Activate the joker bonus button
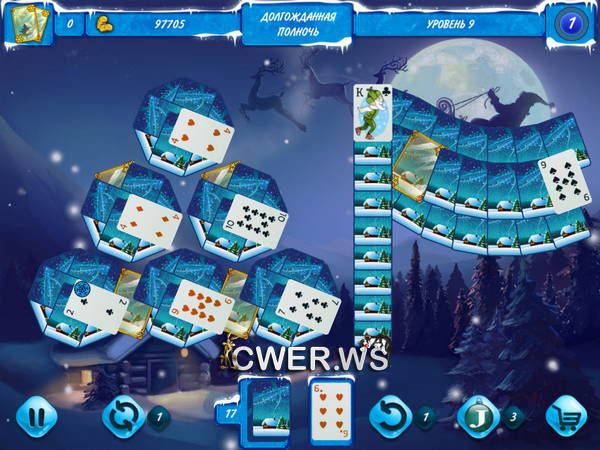 pos(478,415)
